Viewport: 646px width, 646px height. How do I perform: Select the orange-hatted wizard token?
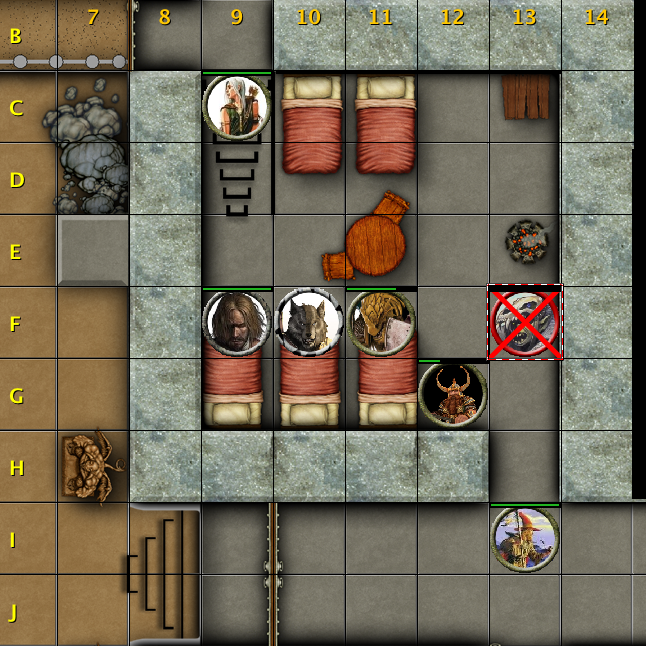(x=525, y=539)
